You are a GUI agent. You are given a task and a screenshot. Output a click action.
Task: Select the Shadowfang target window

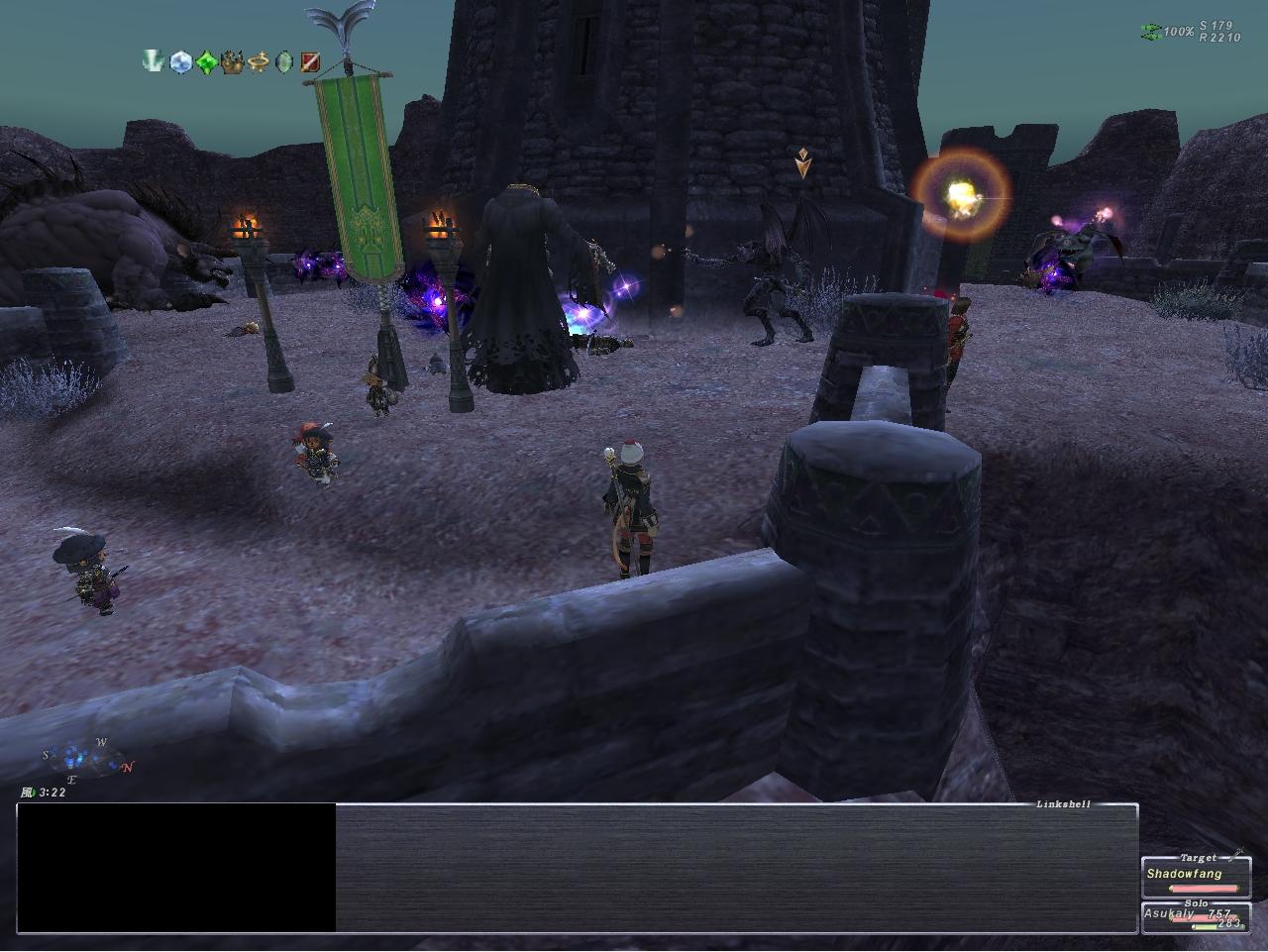tap(1196, 876)
